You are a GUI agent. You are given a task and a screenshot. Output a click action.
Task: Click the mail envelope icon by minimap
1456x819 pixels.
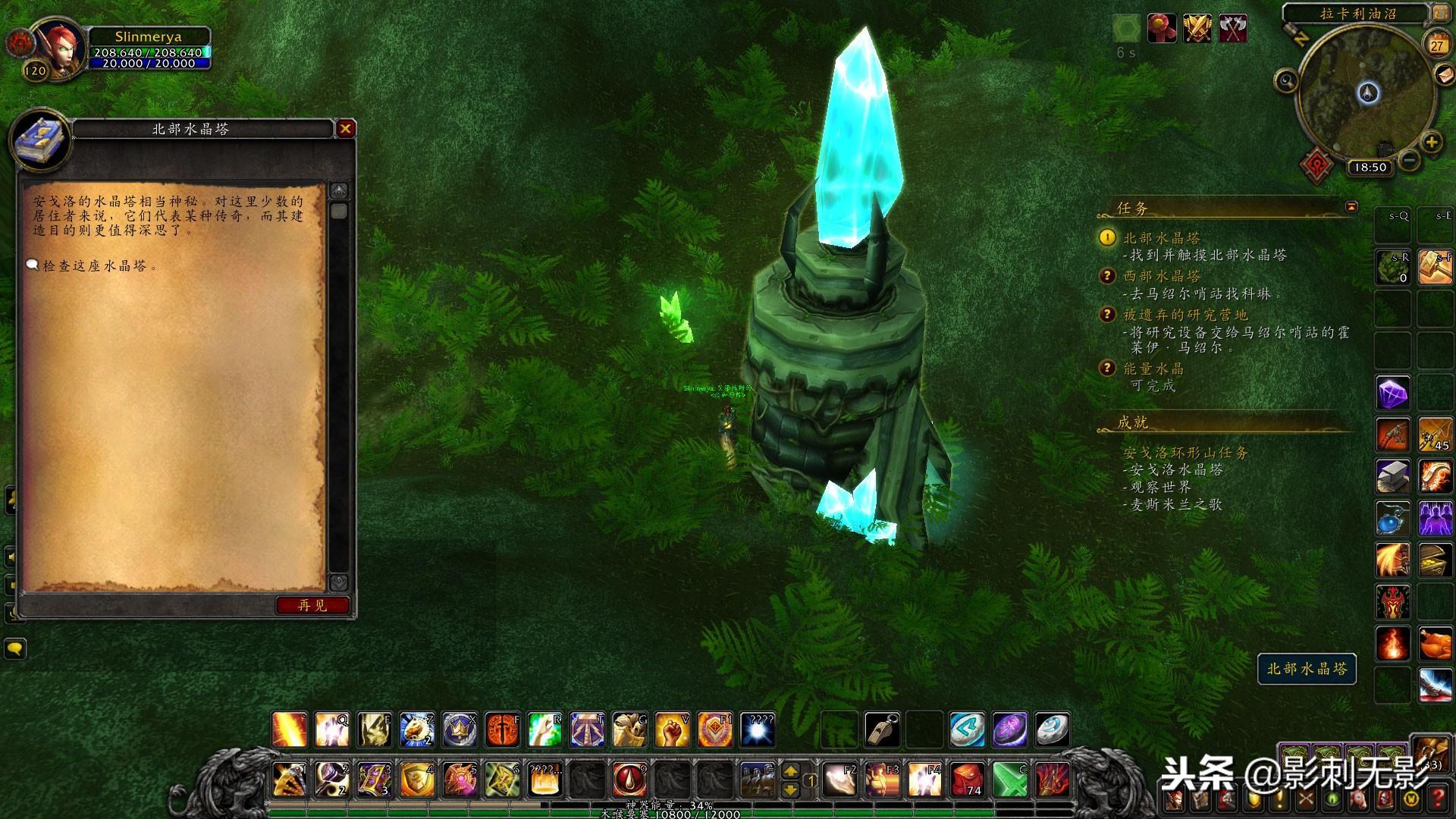1444,74
